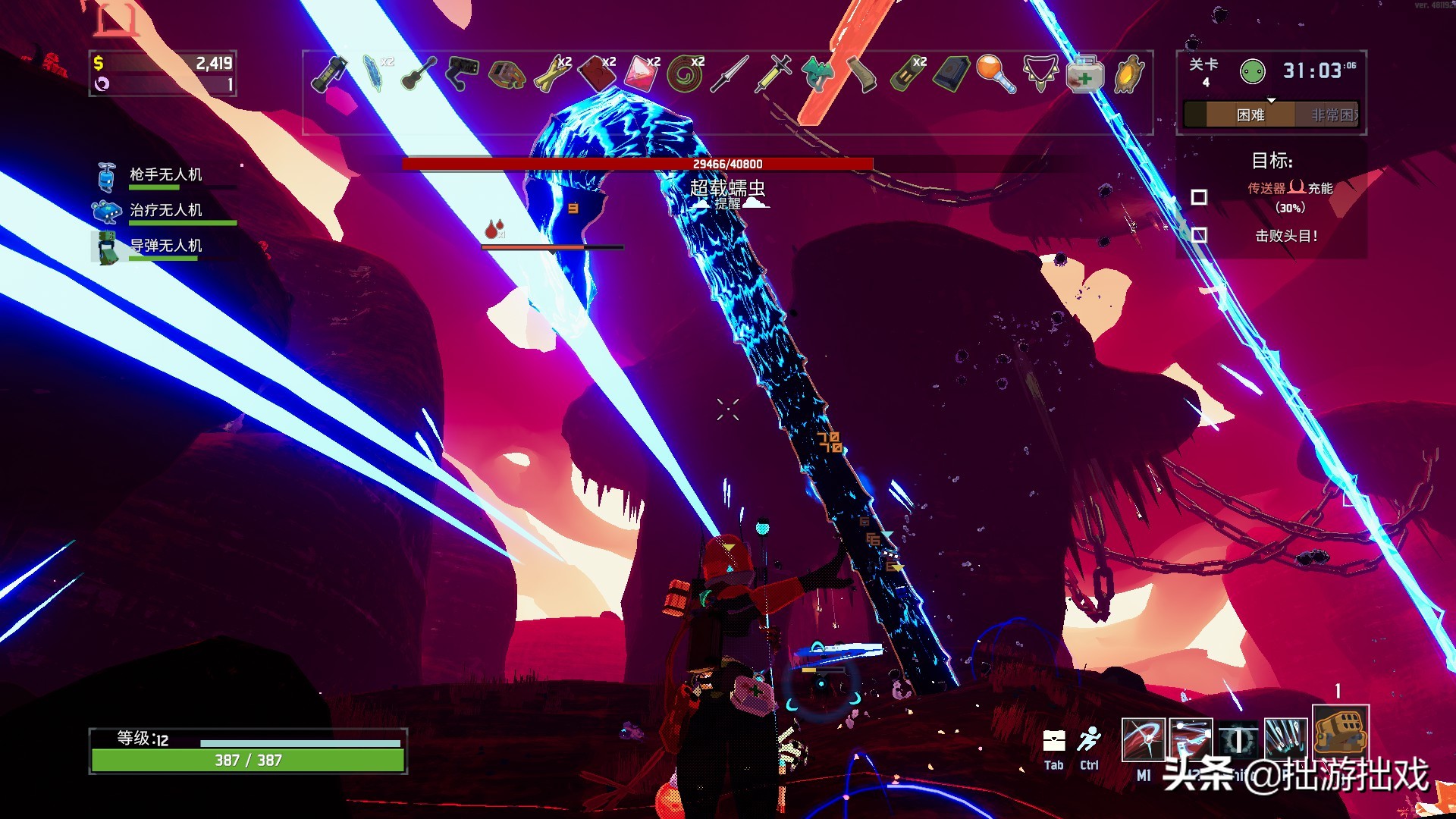The width and height of the screenshot is (1456, 819).
Task: Click the Topaz Brooch item icon
Action: (x=1129, y=74)
